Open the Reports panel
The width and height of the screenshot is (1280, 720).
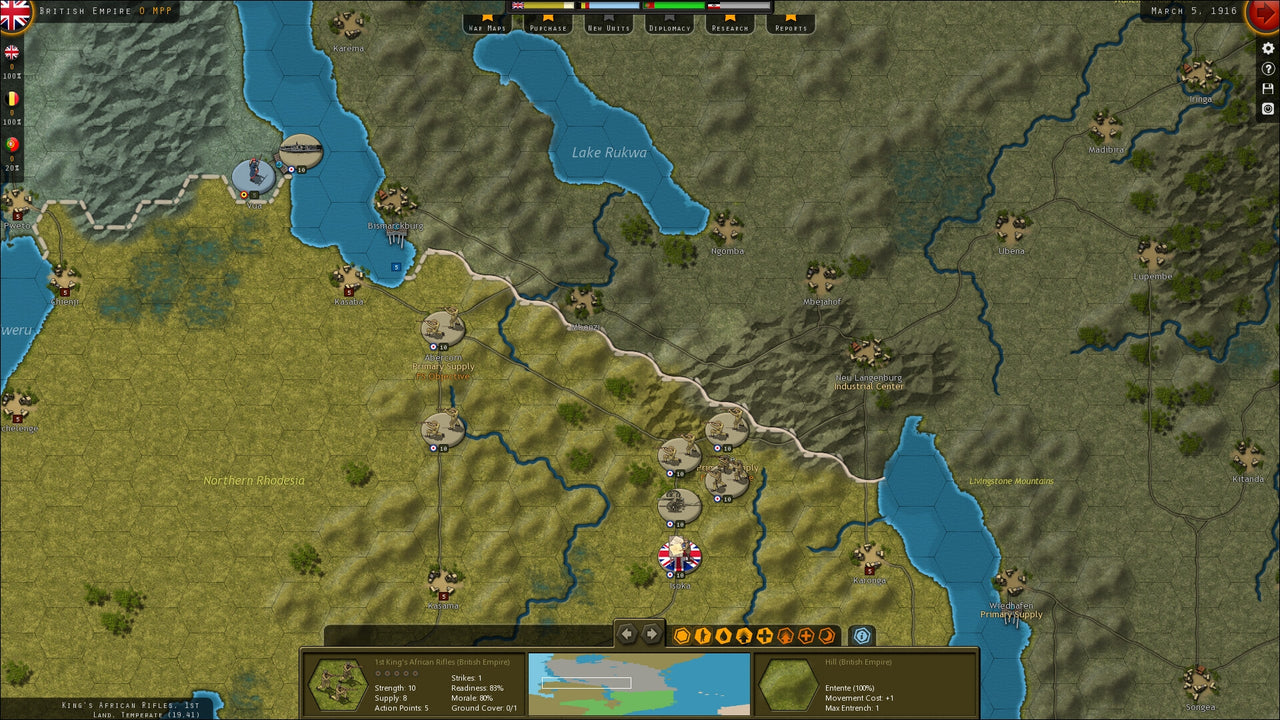[791, 27]
